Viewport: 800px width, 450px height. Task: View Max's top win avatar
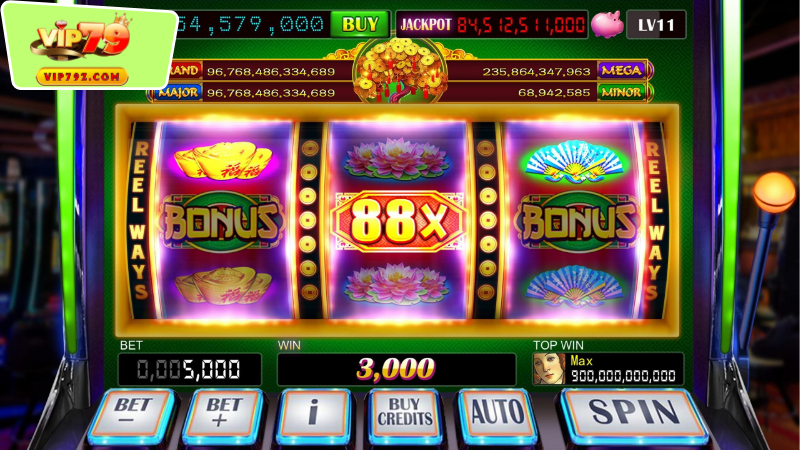[x=547, y=369]
